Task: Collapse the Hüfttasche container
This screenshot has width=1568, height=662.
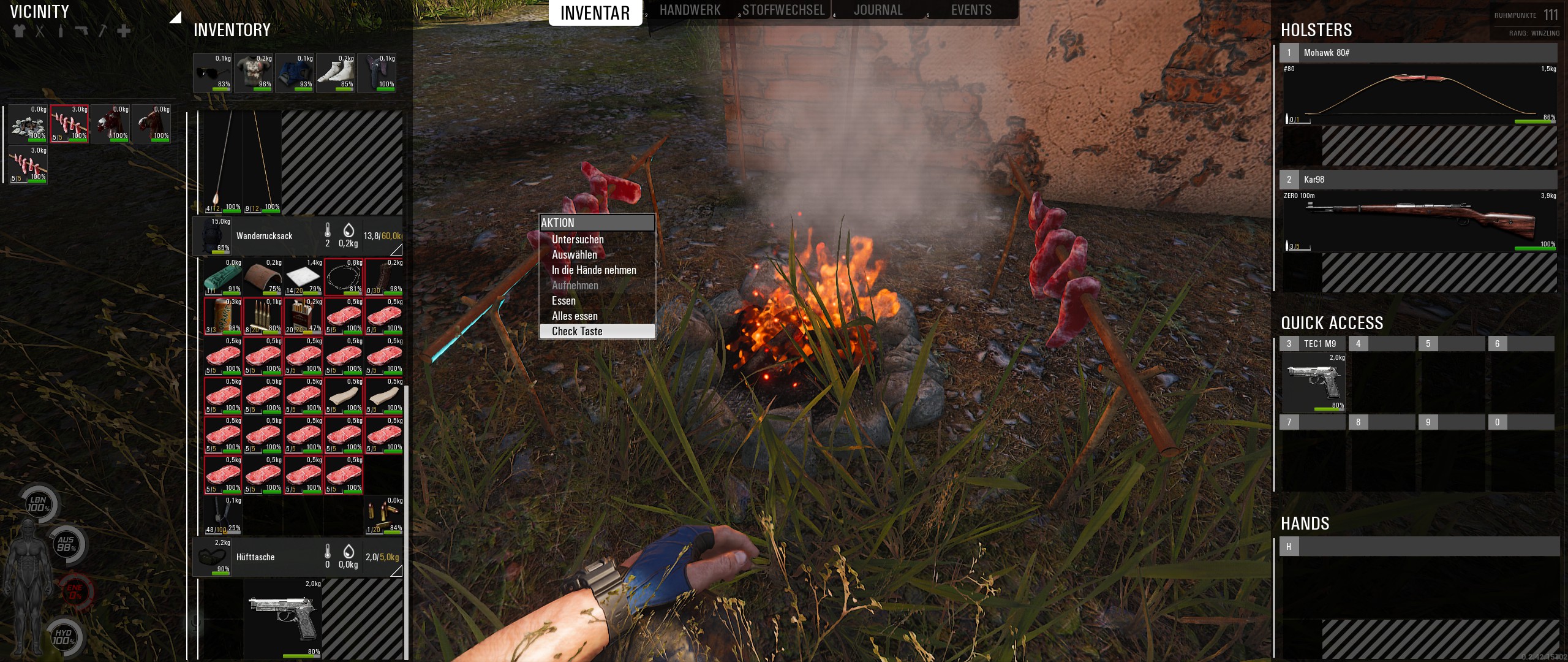Action: tap(396, 571)
